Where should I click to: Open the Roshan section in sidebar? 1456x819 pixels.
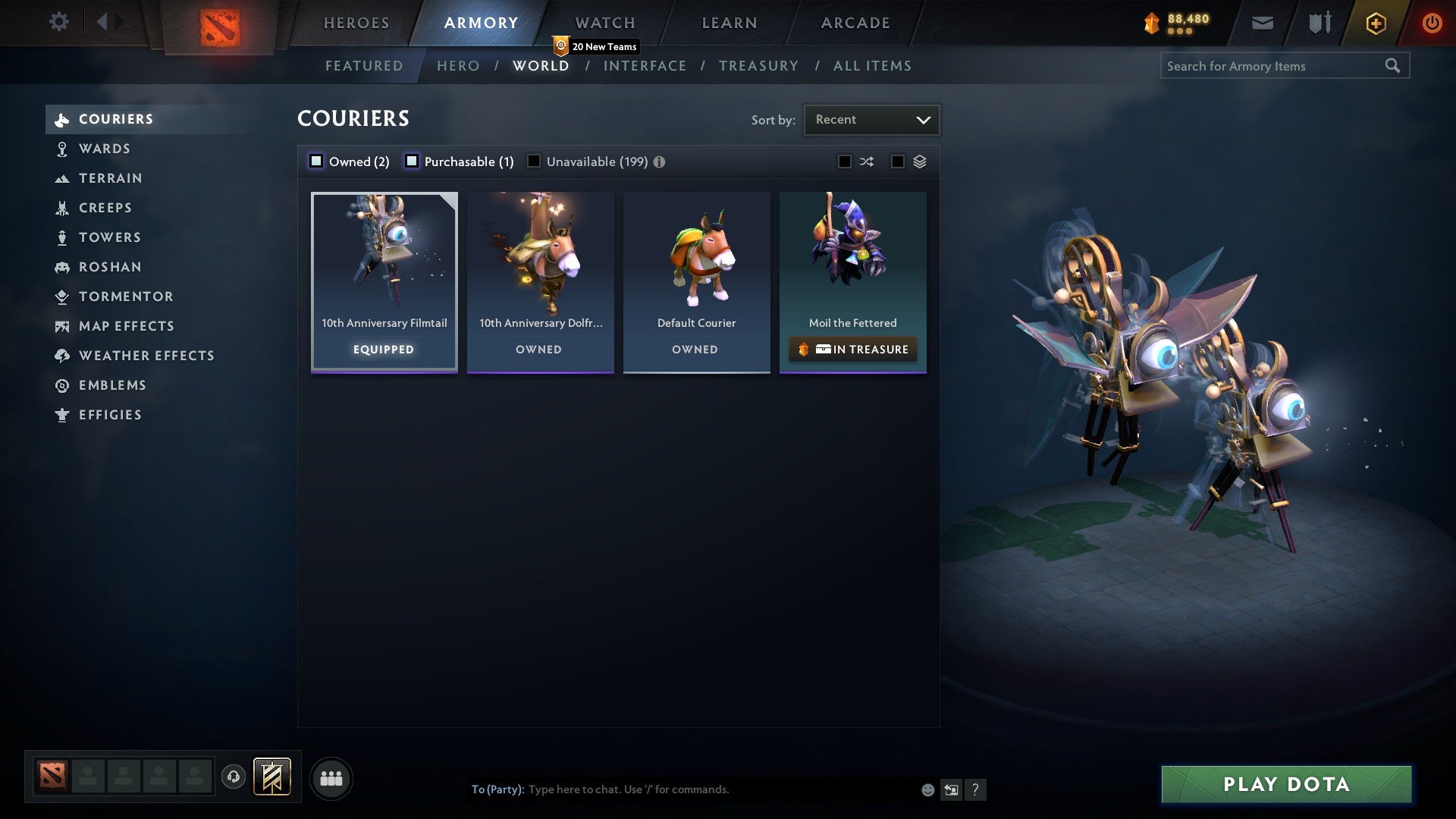110,267
